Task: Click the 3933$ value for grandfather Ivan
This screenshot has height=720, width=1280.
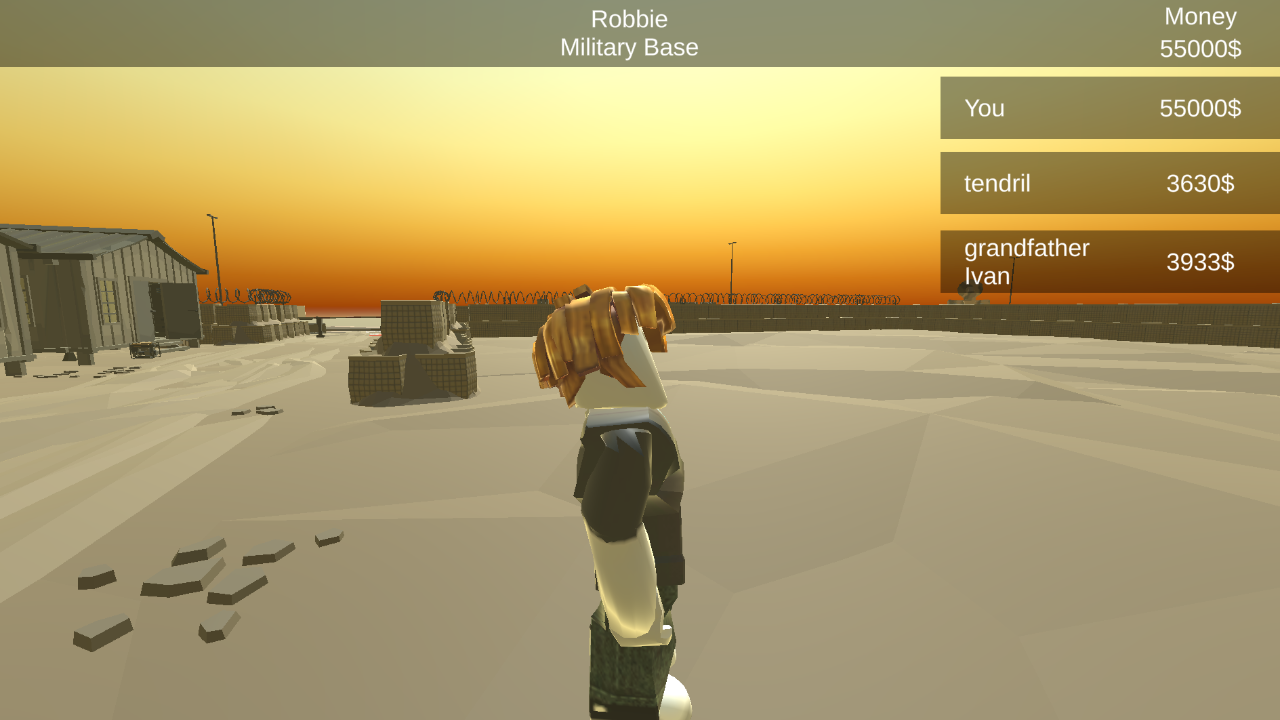Action: pyautogui.click(x=1199, y=262)
